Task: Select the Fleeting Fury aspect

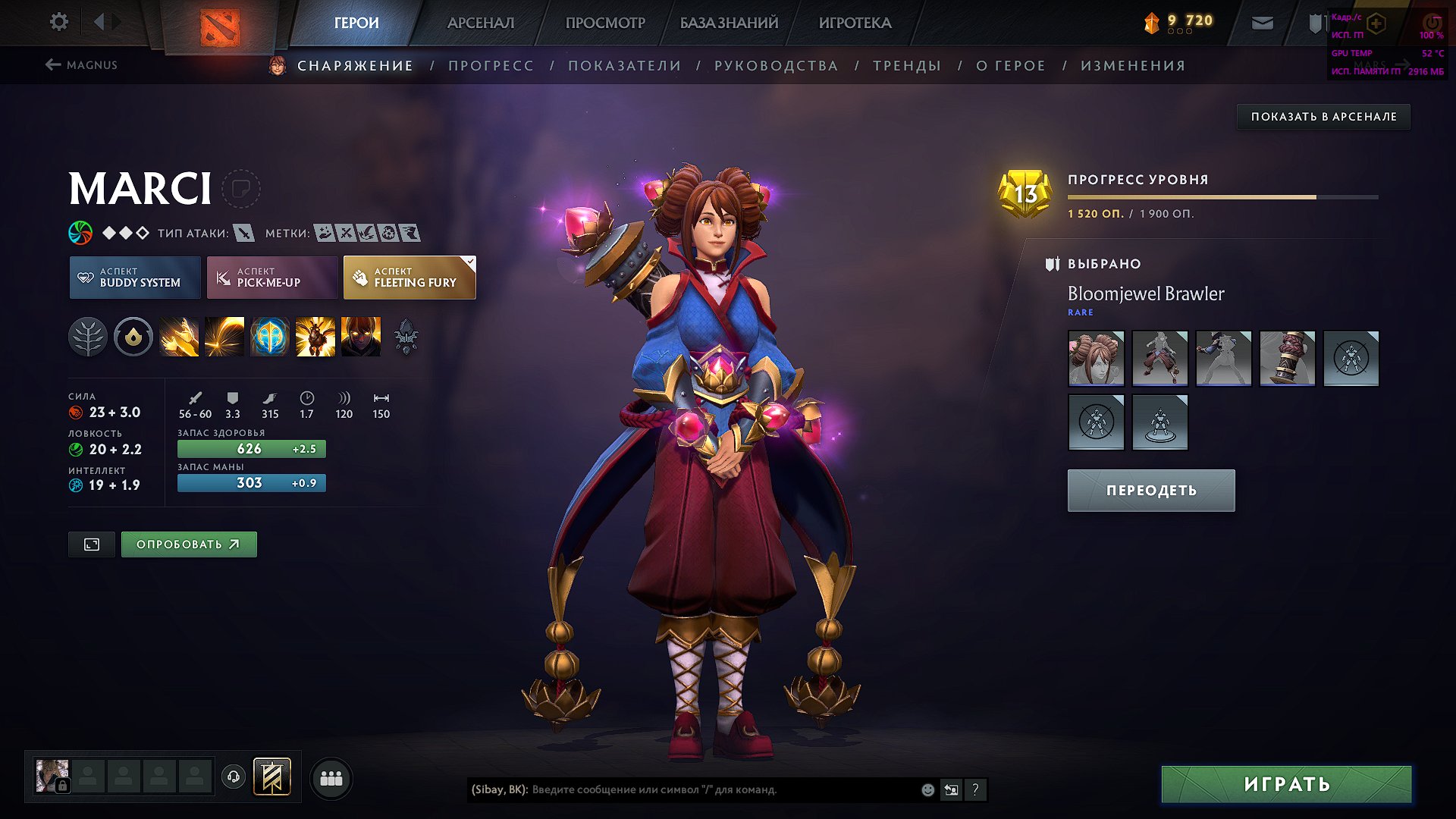Action: [x=409, y=277]
